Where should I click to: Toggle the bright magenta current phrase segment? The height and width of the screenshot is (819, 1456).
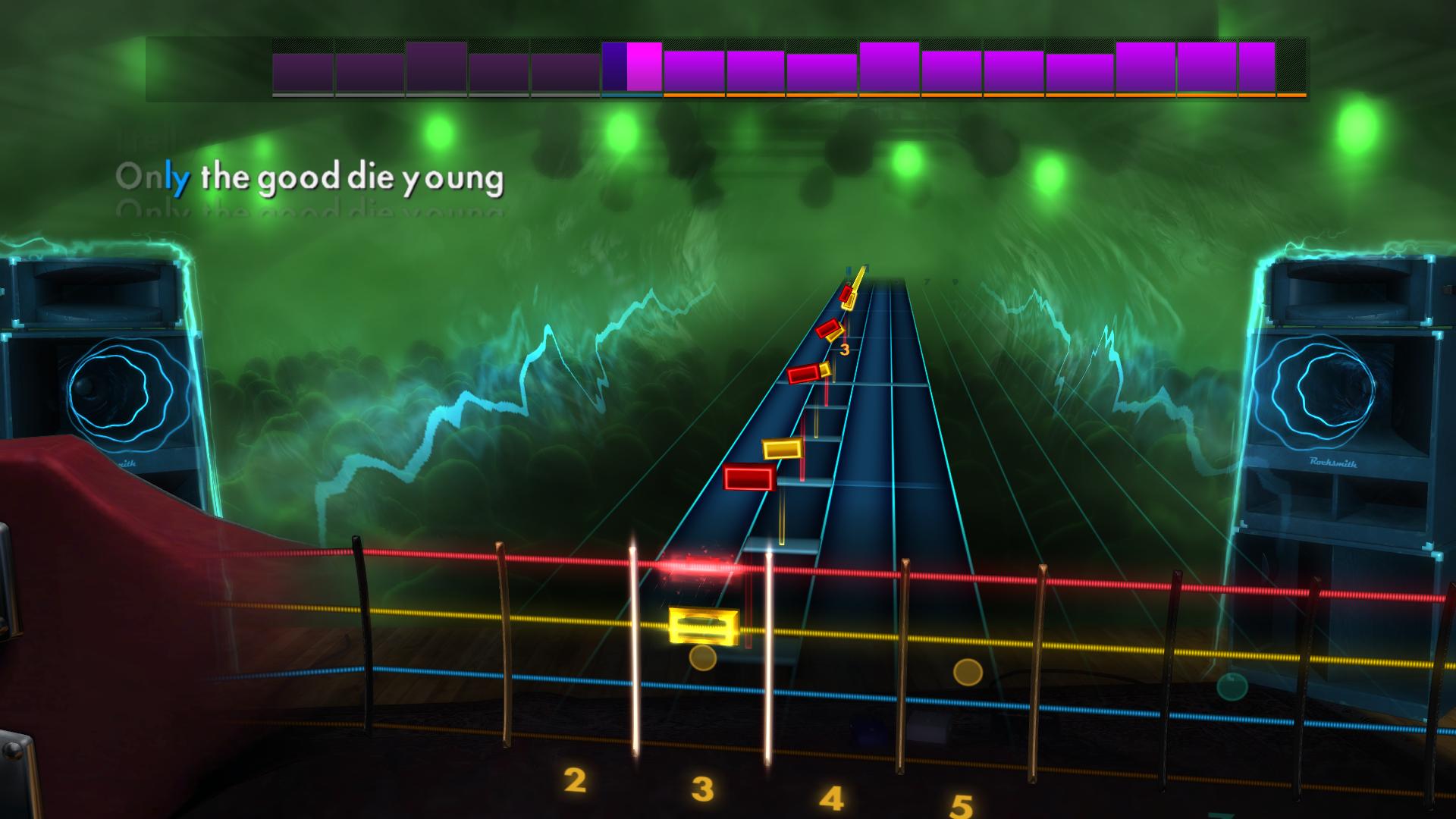click(642, 68)
